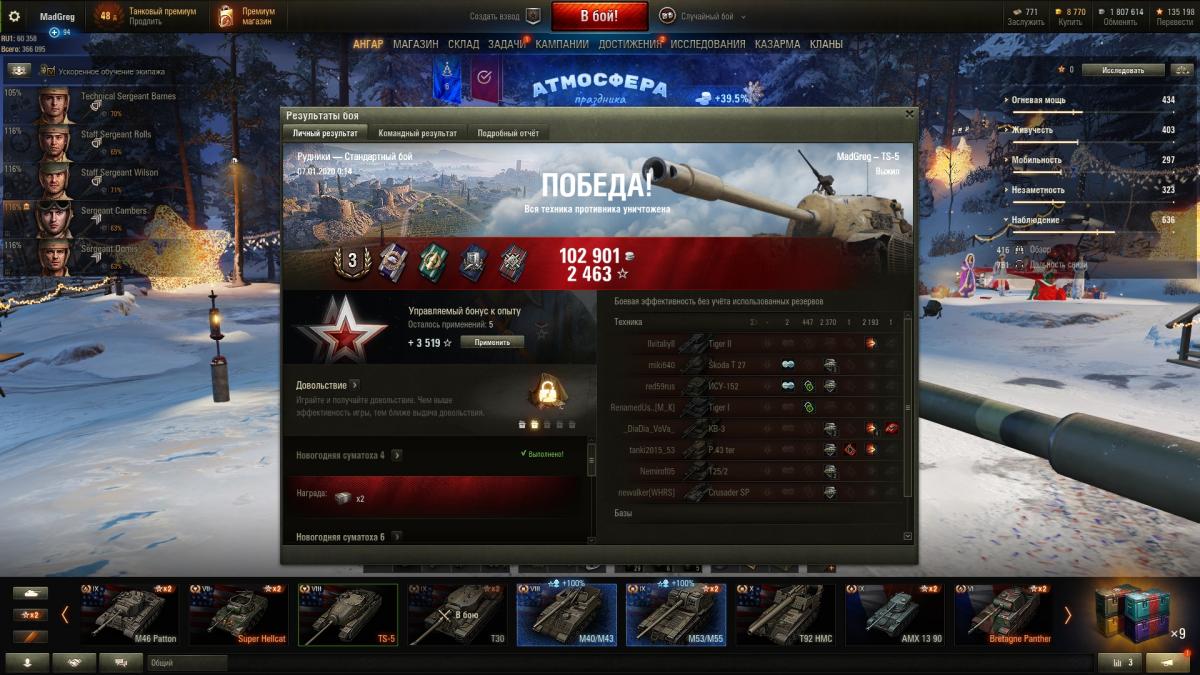Image resolution: width=1200 pixels, height=675 pixels.
Task: Apply the experience bonus with Применить
Action: click(x=492, y=342)
